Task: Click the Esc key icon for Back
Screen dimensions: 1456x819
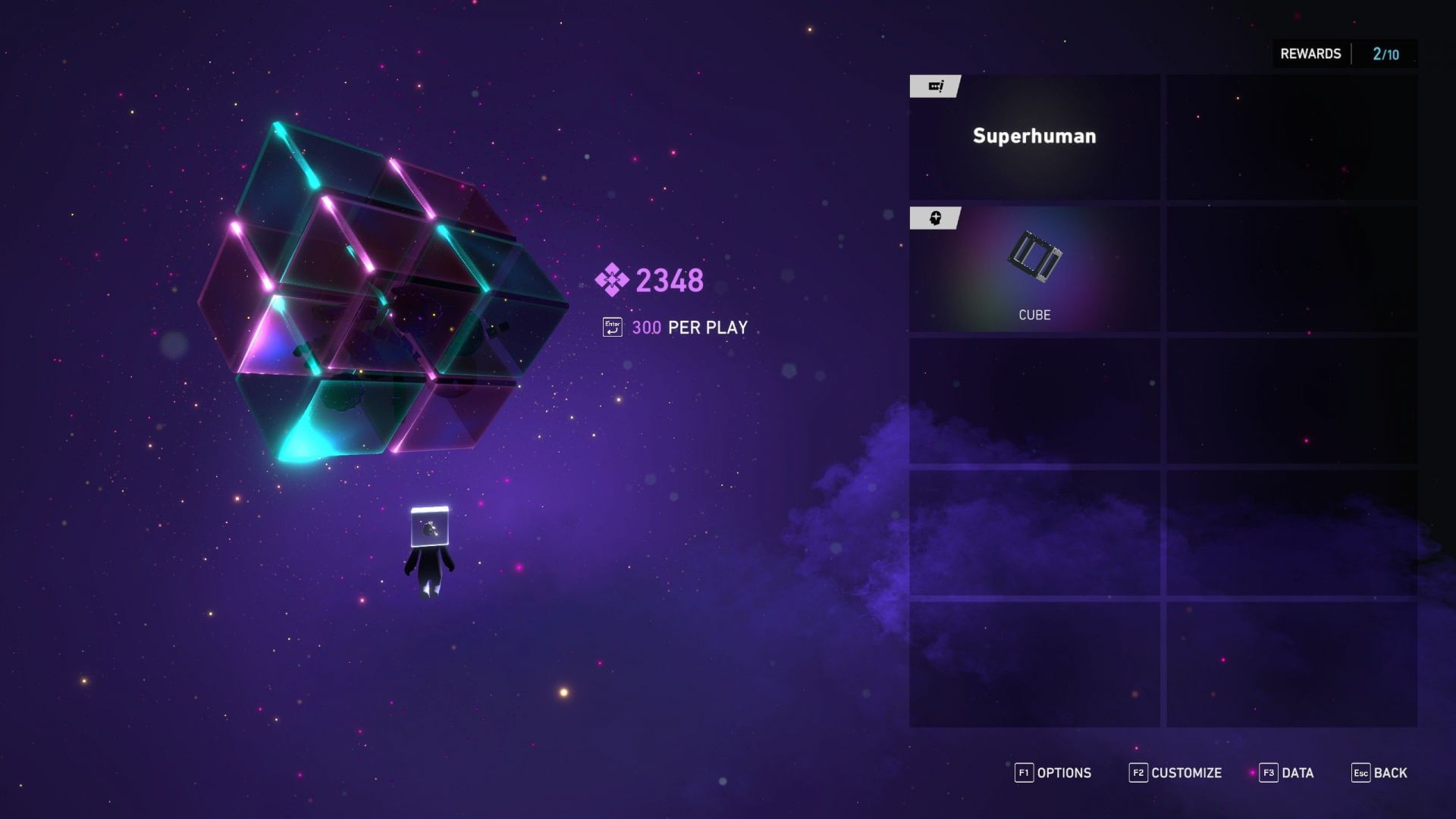Action: click(1361, 773)
